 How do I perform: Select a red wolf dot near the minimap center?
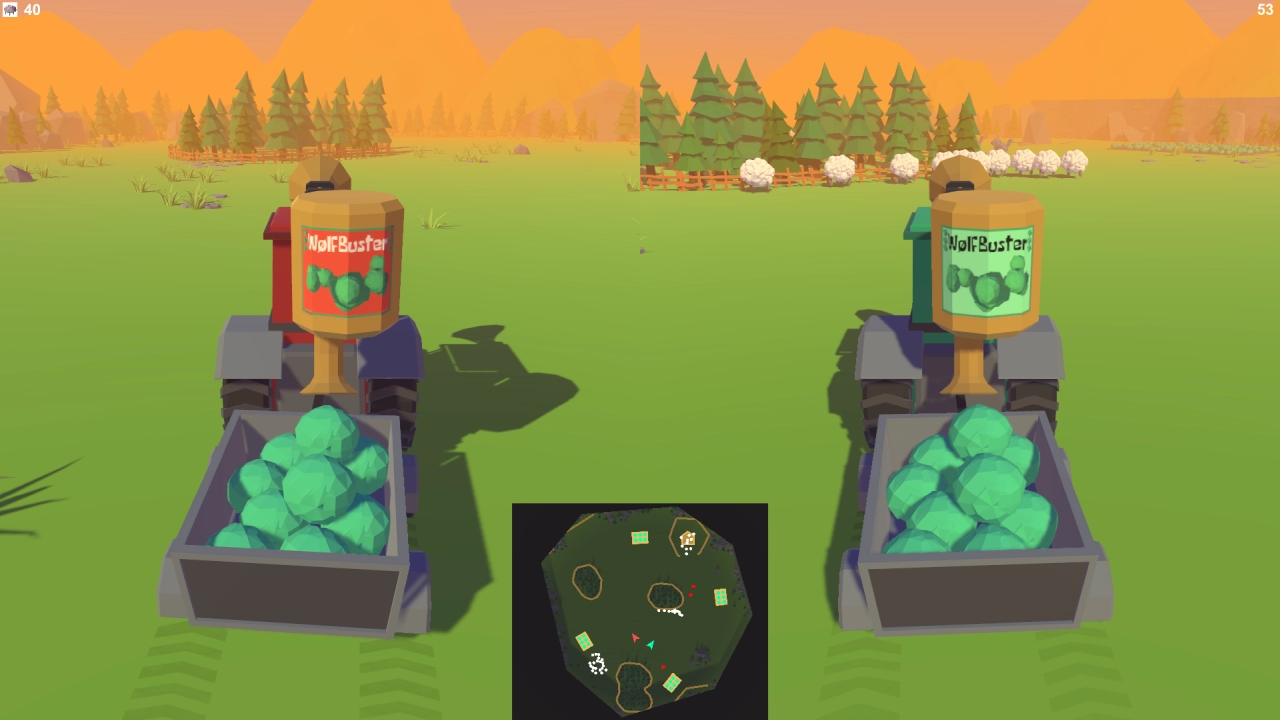[x=693, y=587]
